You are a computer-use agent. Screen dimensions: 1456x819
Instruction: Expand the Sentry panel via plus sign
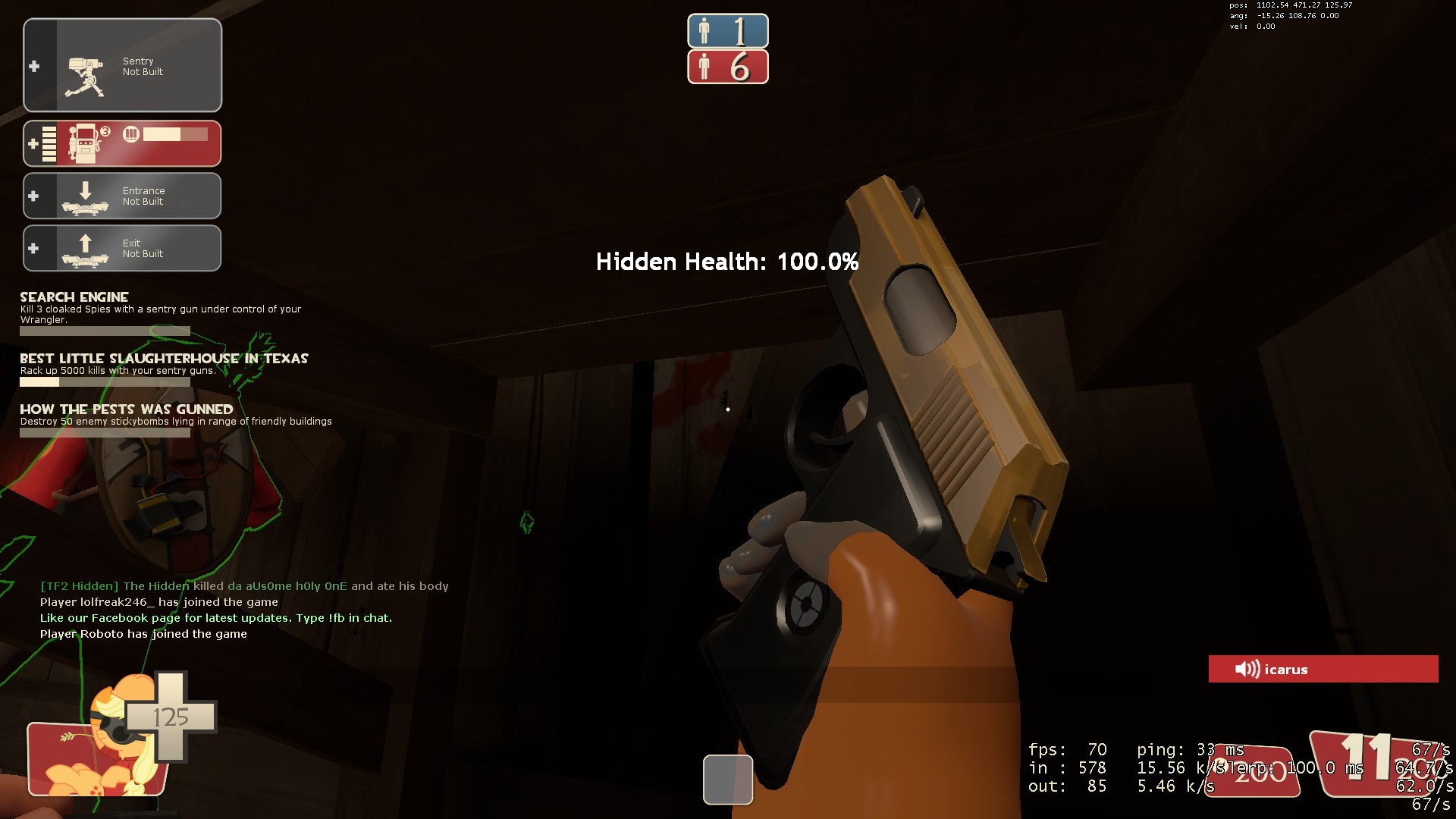(x=33, y=67)
